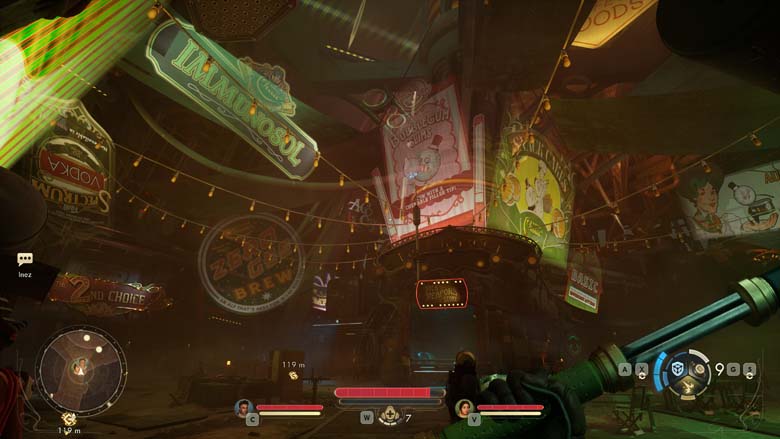Screen dimensions: 780x439
Task: Open the circular minimap
Action: 81,369
